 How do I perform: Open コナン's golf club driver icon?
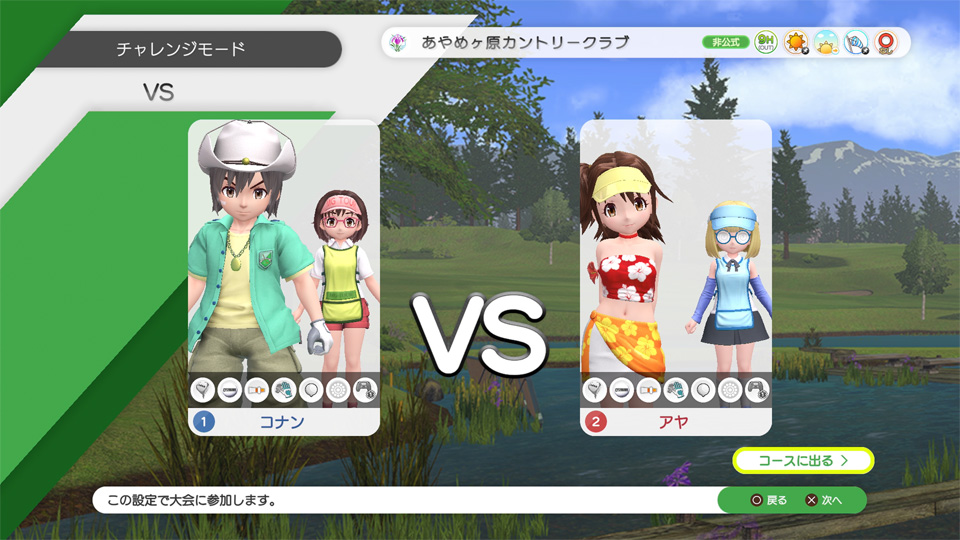pyautogui.click(x=203, y=390)
